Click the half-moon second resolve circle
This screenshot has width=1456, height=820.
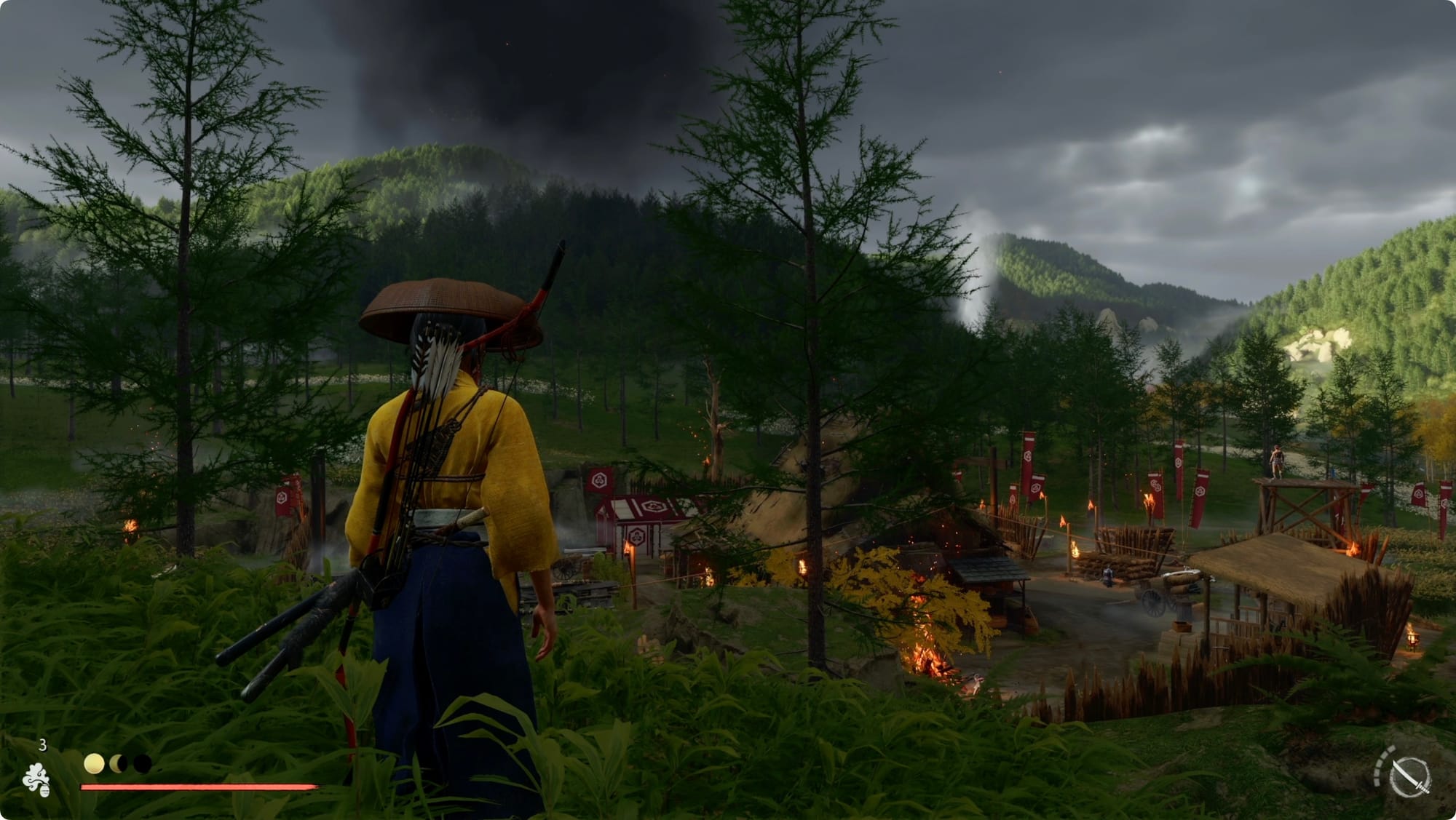tap(117, 763)
